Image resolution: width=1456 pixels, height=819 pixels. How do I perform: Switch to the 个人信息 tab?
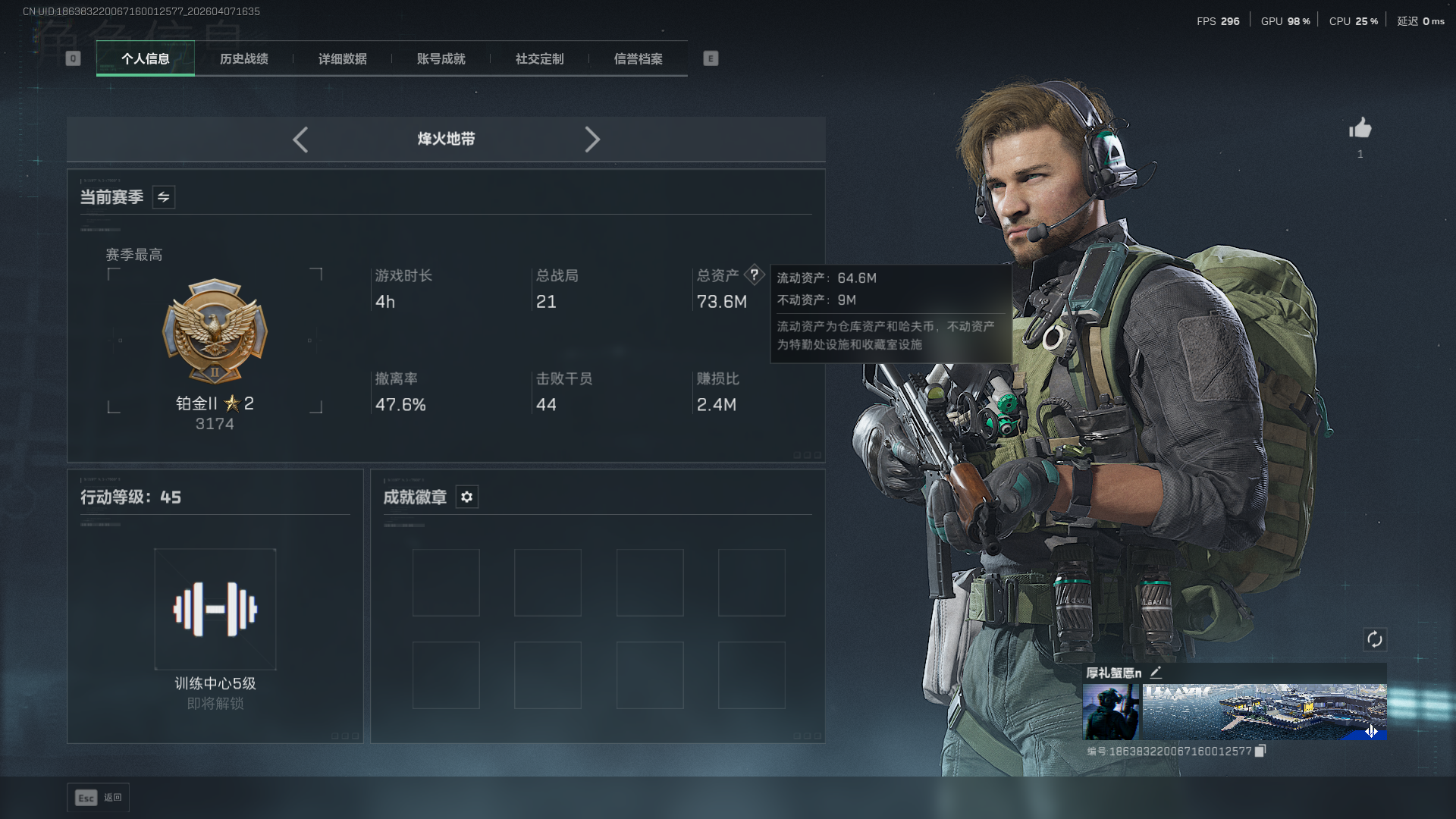(145, 58)
